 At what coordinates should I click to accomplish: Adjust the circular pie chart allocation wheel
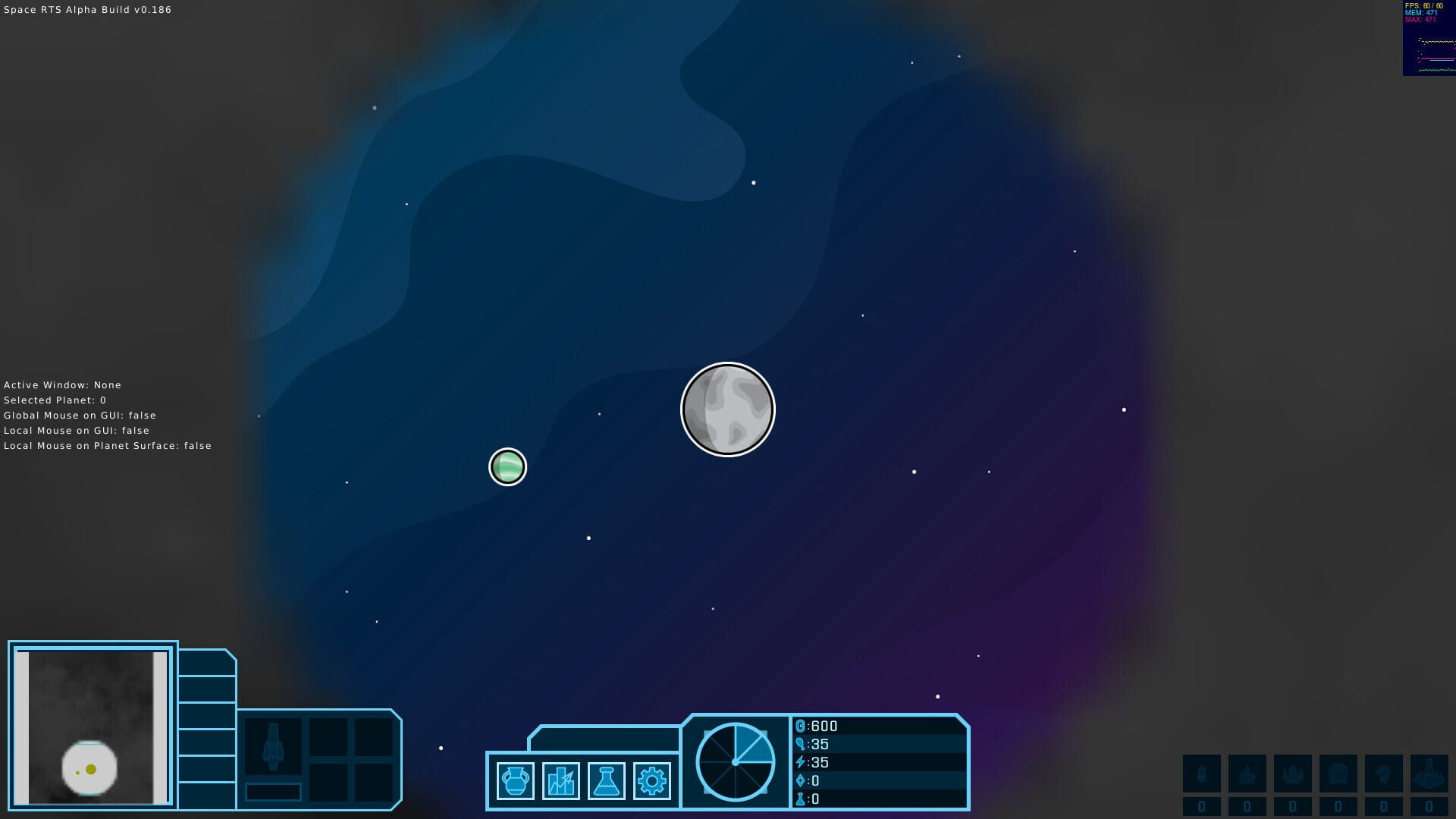coord(736,761)
